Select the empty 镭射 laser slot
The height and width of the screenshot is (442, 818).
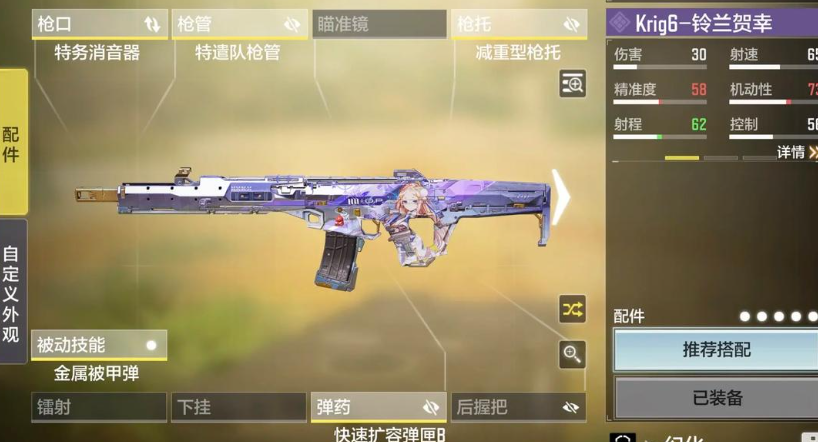(98, 407)
